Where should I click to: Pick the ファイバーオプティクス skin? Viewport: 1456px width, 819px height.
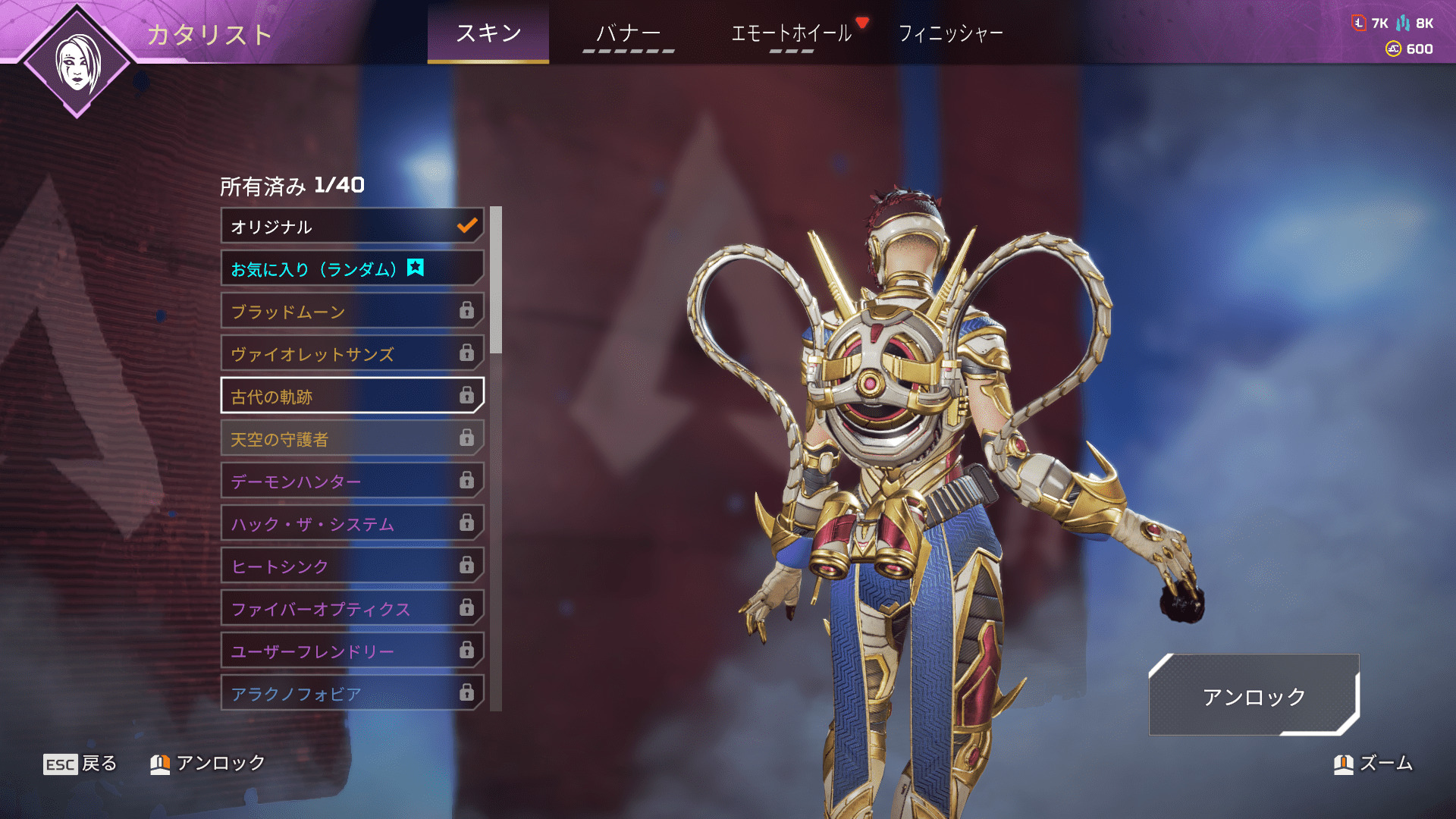point(352,608)
